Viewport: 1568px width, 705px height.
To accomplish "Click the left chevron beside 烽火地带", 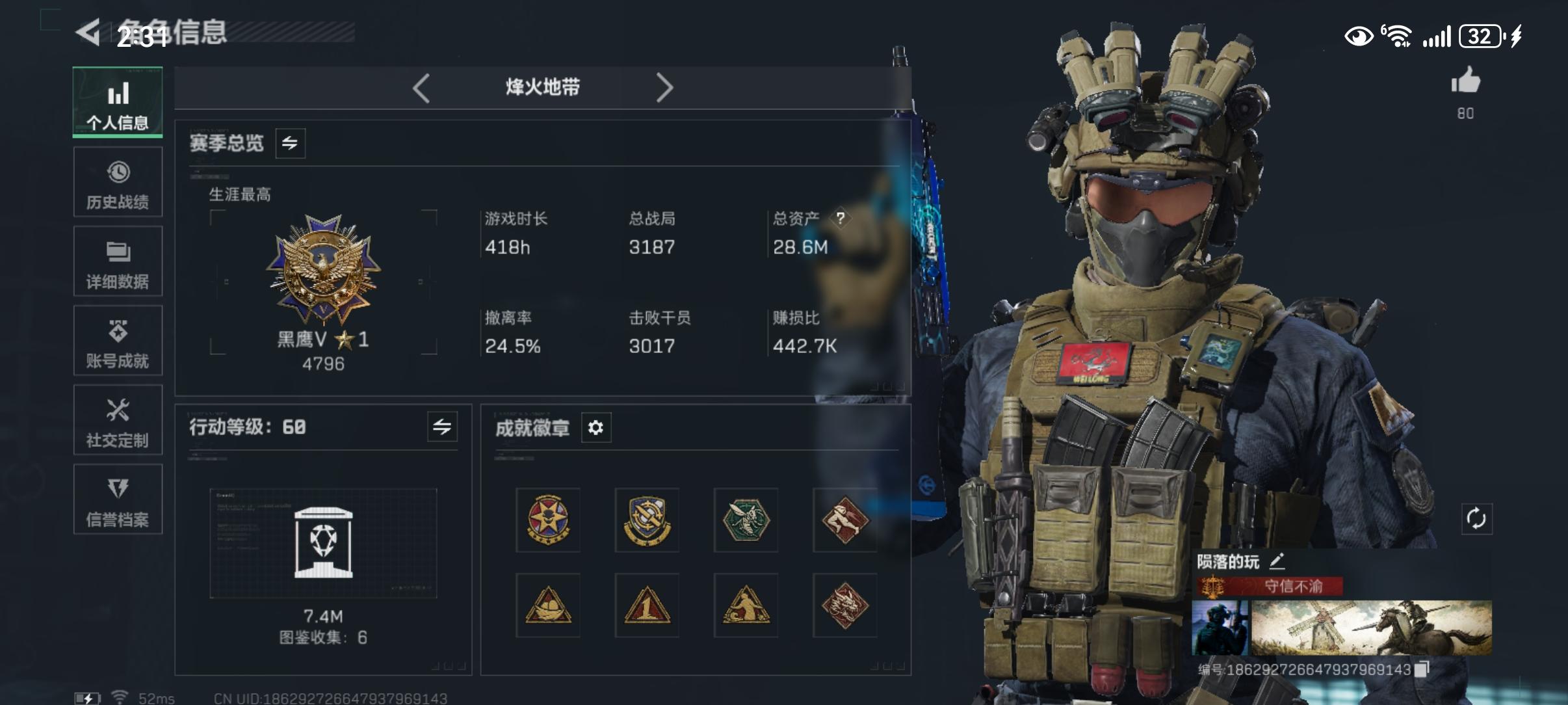I will pyautogui.click(x=423, y=86).
